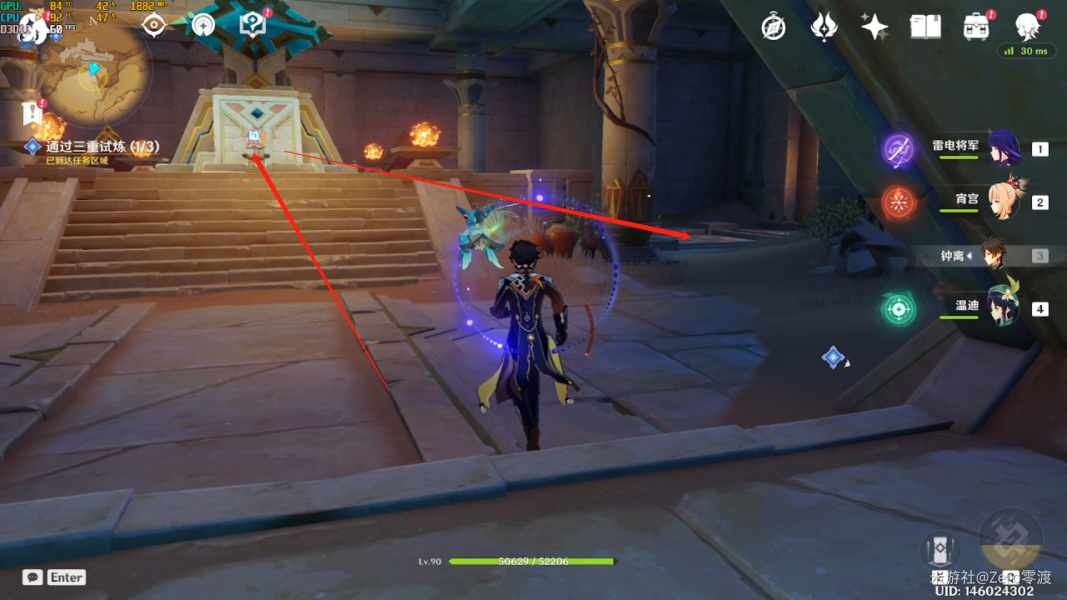
Task: Activate the half-charged elemental burst icon
Action: pyautogui.click(x=1010, y=540)
